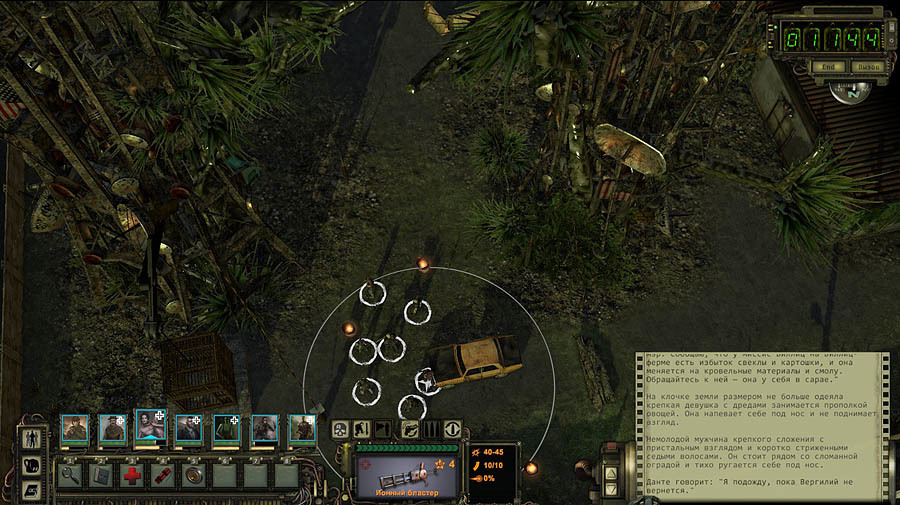
Task: Select the highlighted dark-haired woman portrait
Action: (149, 427)
